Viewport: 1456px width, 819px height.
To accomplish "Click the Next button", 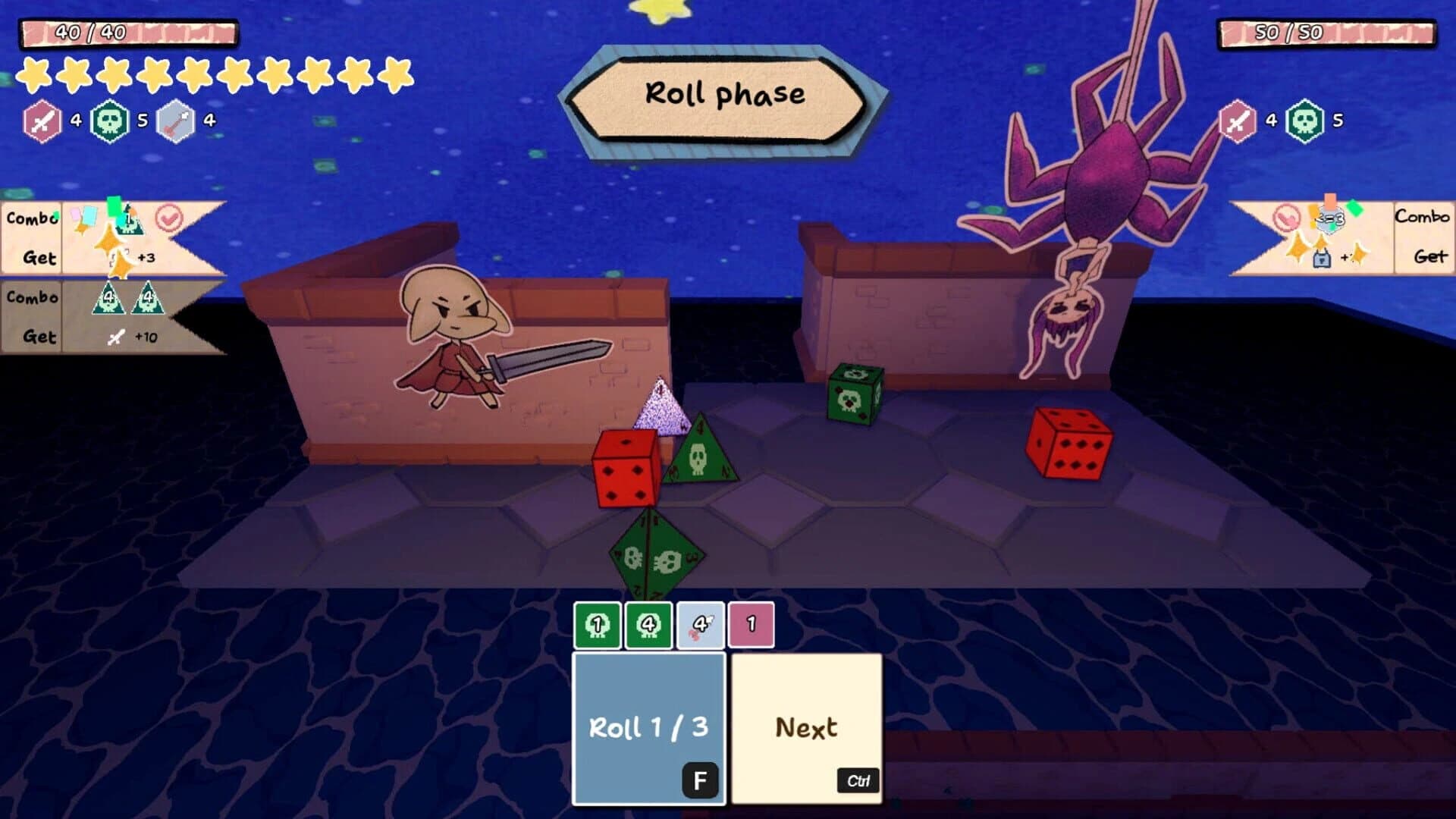I will point(807,726).
